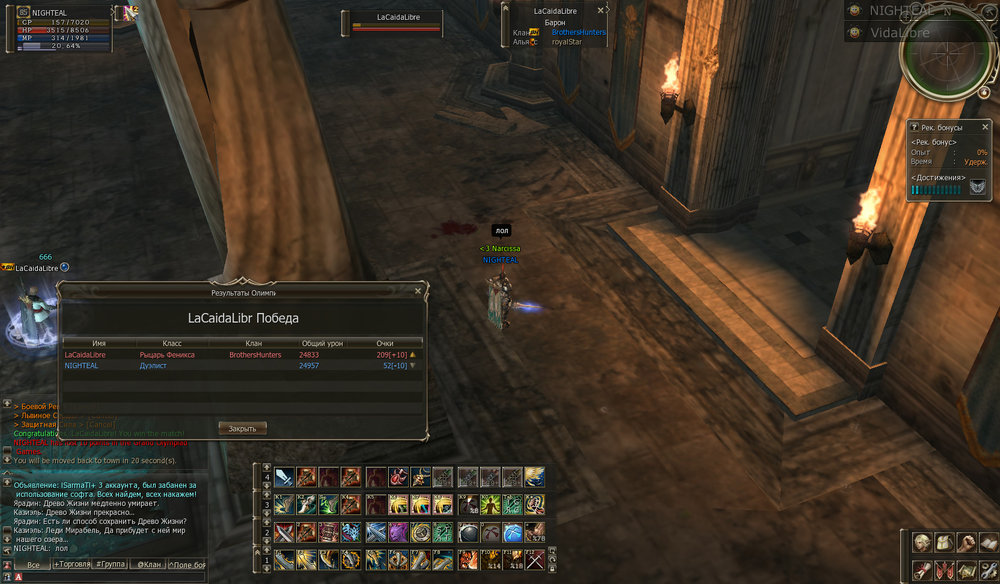1000x584 pixels.
Task: Switch to the +Торговля chat tab
Action: tap(74, 565)
